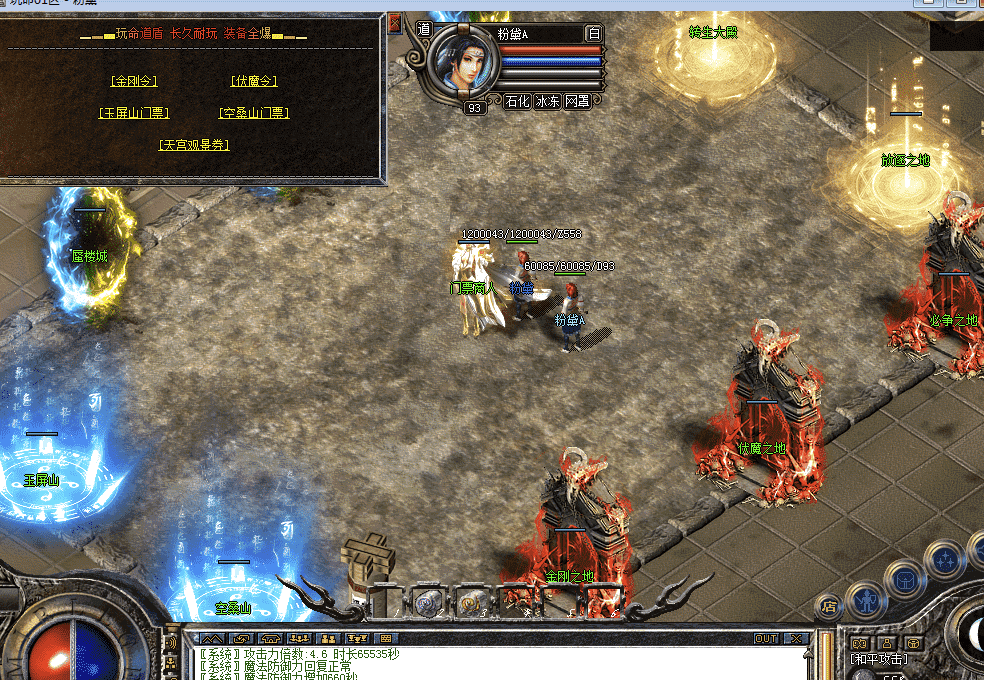Open the 天宫观景券 option
The width and height of the screenshot is (984, 680).
click(194, 145)
